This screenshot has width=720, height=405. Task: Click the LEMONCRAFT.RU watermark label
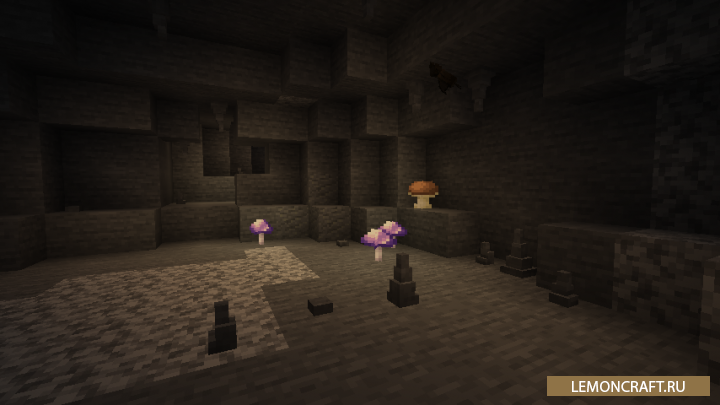pos(628,386)
